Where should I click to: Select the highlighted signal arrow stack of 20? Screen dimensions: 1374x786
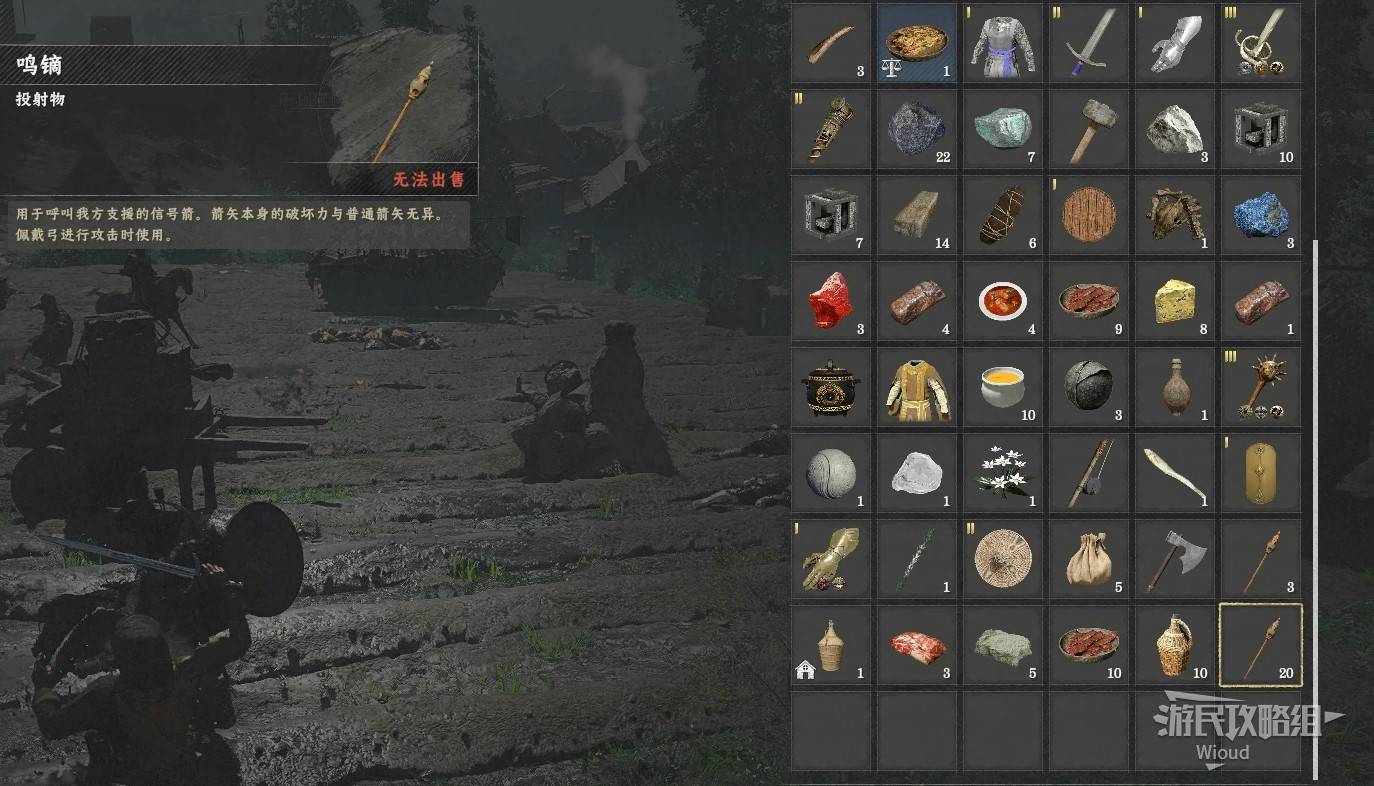1261,645
